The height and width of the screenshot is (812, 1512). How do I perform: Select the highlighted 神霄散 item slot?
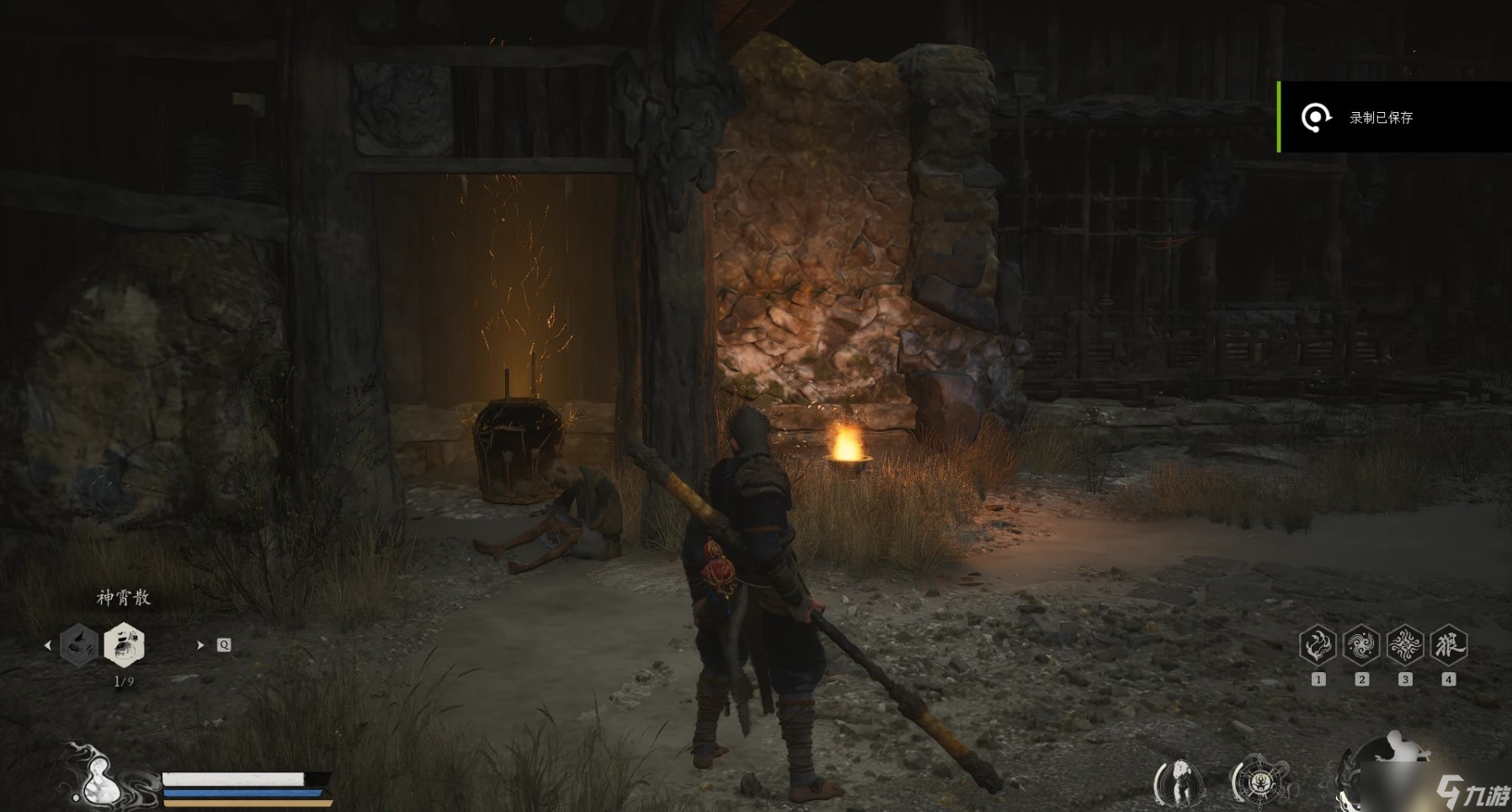point(124,645)
